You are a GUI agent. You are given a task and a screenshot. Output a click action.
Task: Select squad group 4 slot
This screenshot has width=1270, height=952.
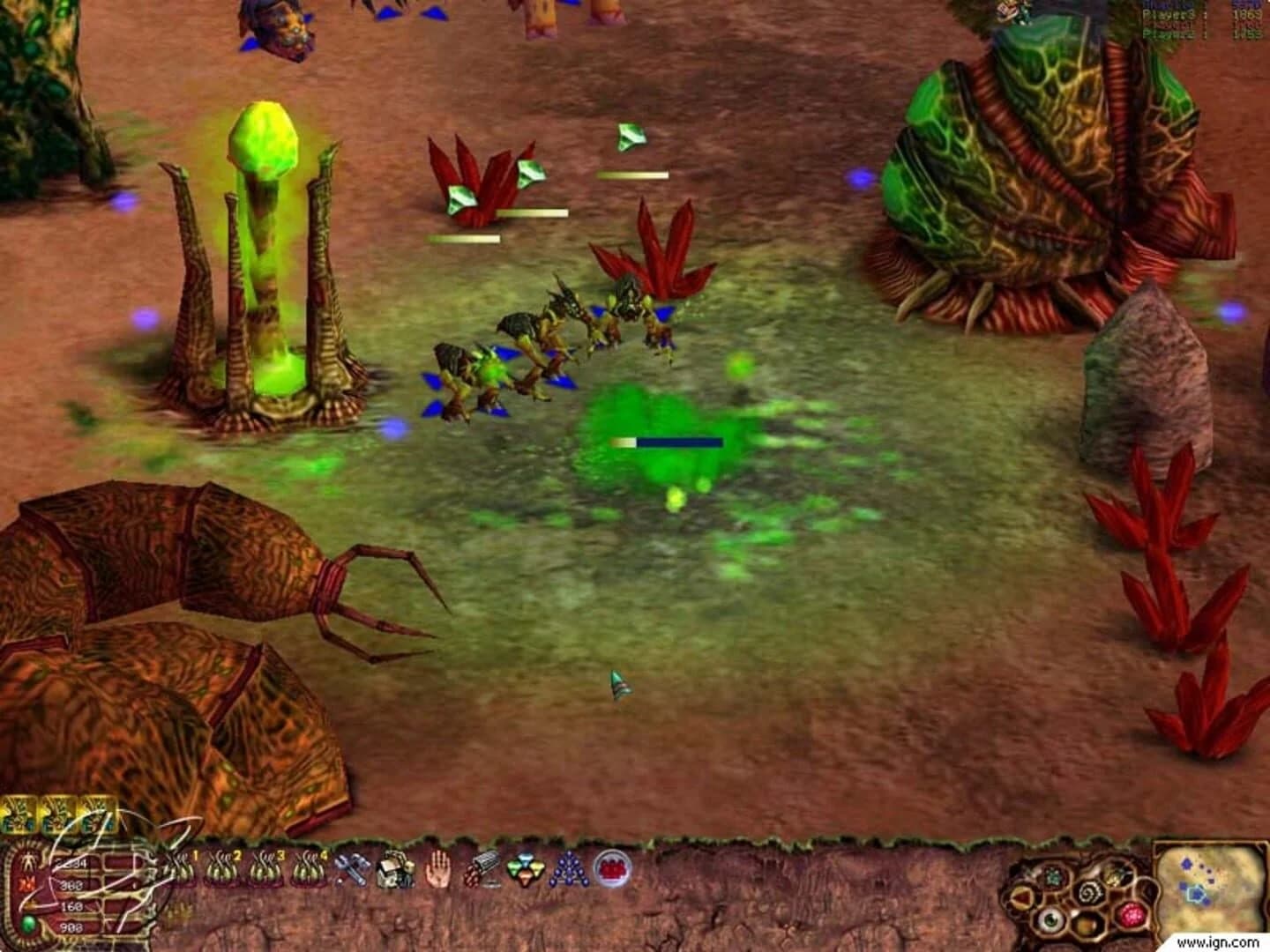(310, 867)
